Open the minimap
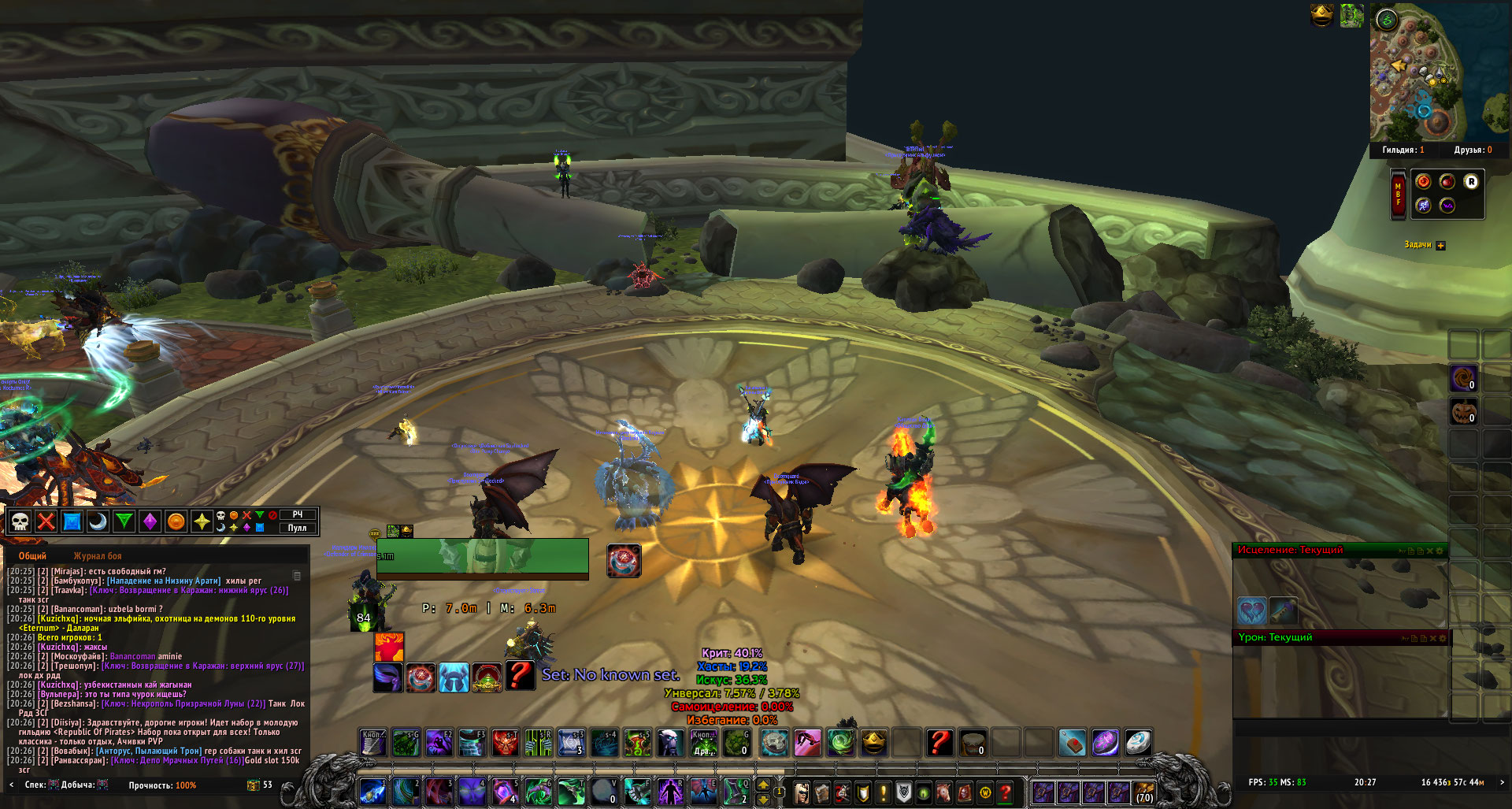 click(1417, 75)
